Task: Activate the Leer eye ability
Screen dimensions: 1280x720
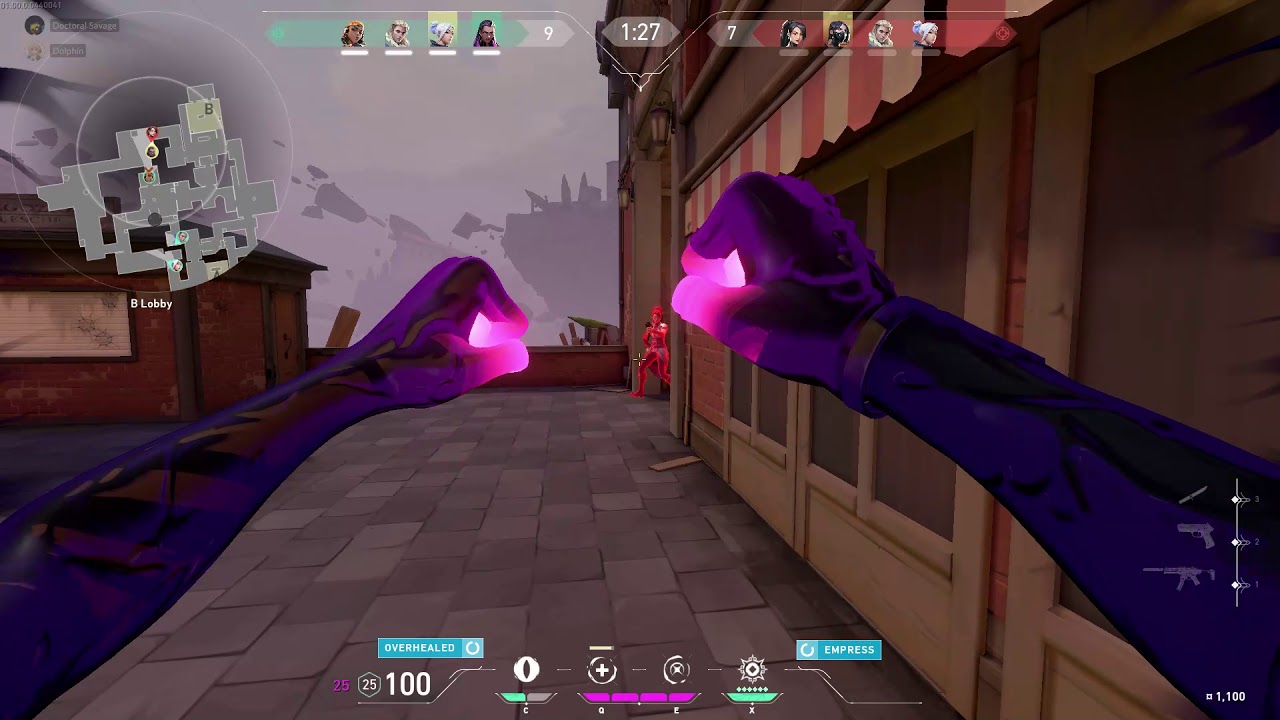Action: click(x=526, y=669)
